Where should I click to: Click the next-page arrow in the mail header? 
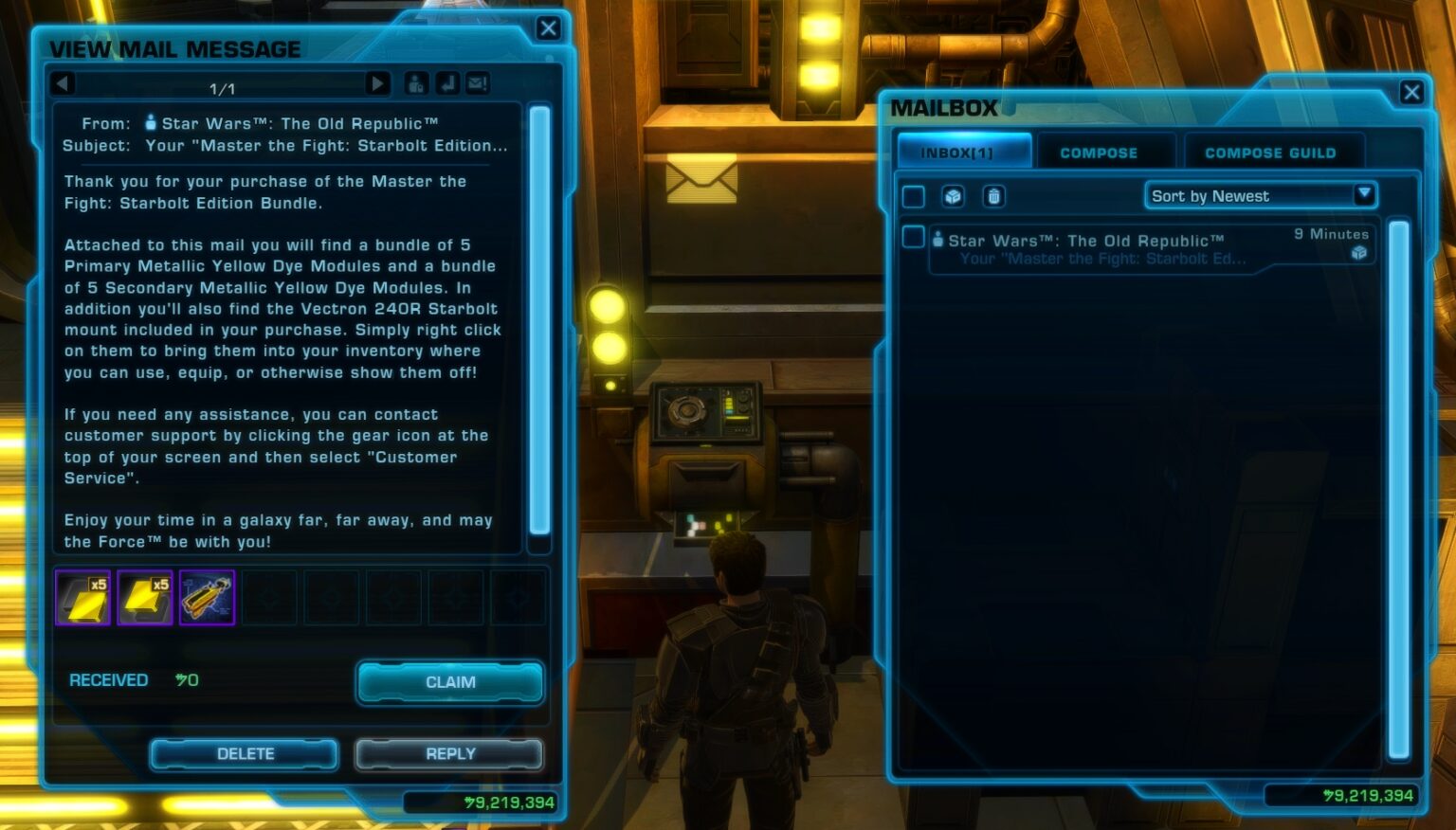click(x=377, y=83)
